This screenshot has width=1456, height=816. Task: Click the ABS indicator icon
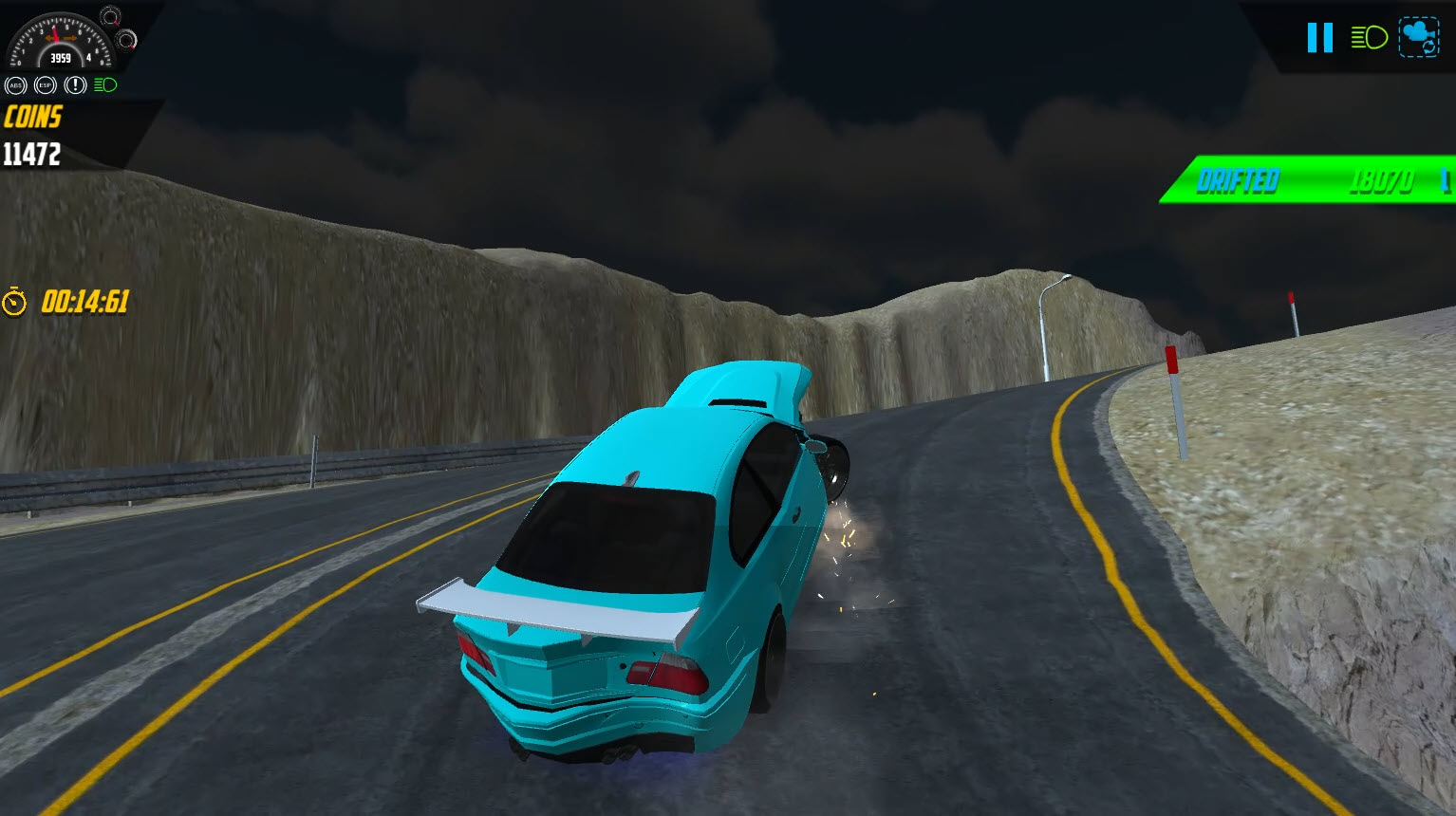[x=16, y=85]
